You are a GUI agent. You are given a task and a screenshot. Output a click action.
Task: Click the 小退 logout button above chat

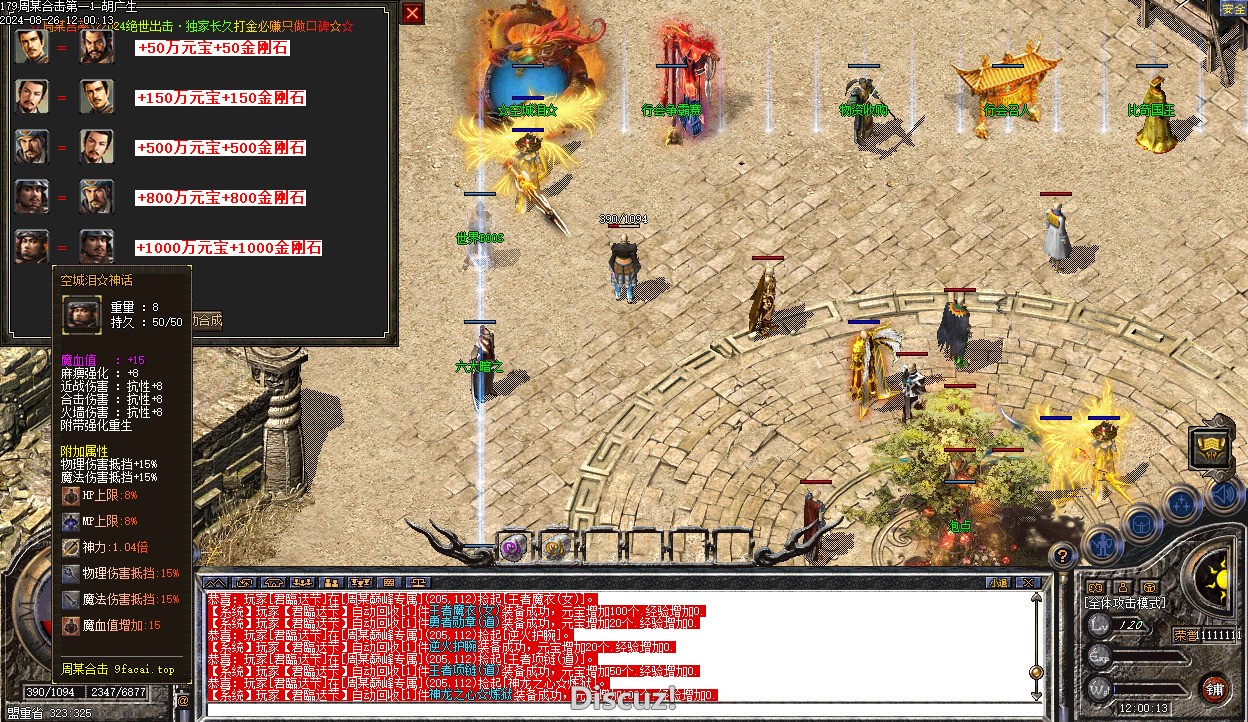998,582
